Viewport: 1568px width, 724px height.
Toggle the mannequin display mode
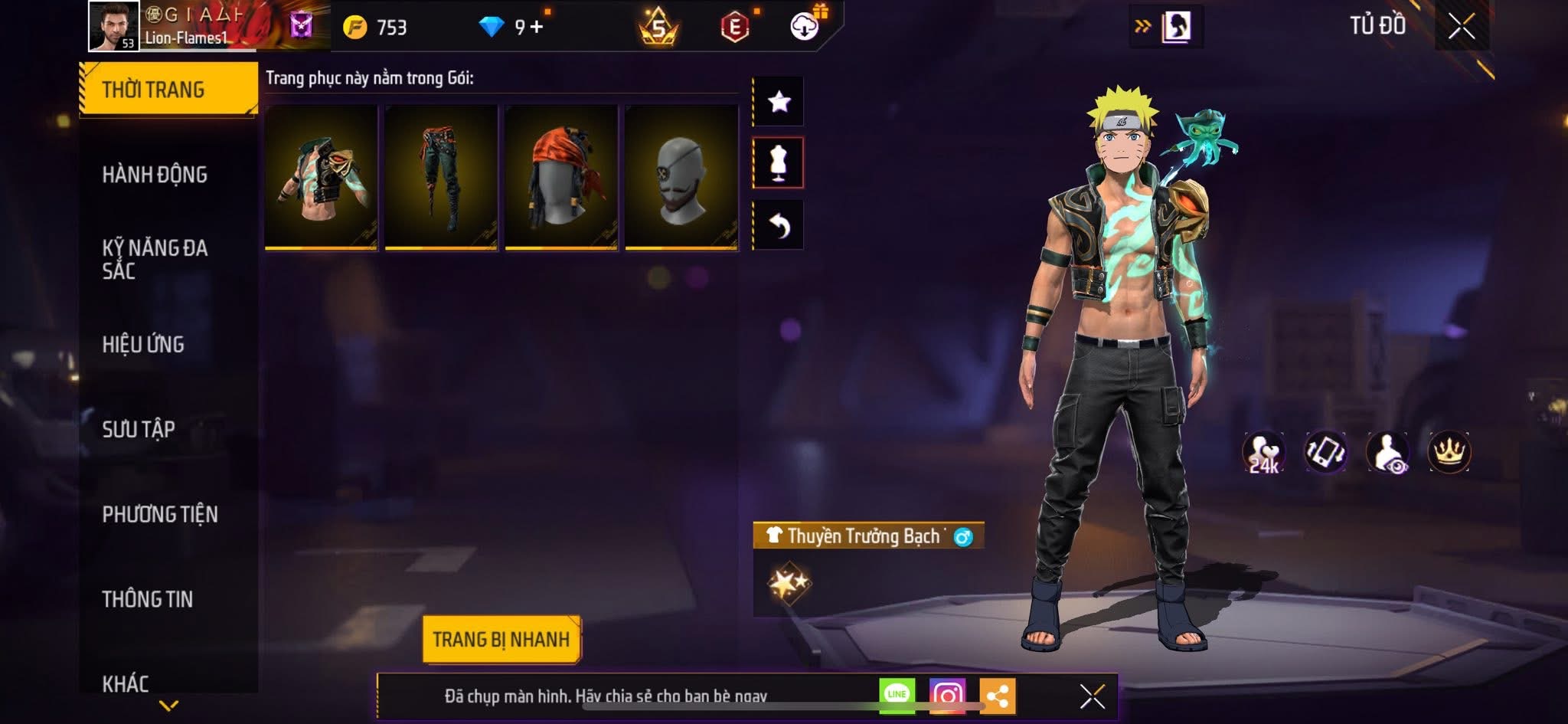(x=779, y=164)
